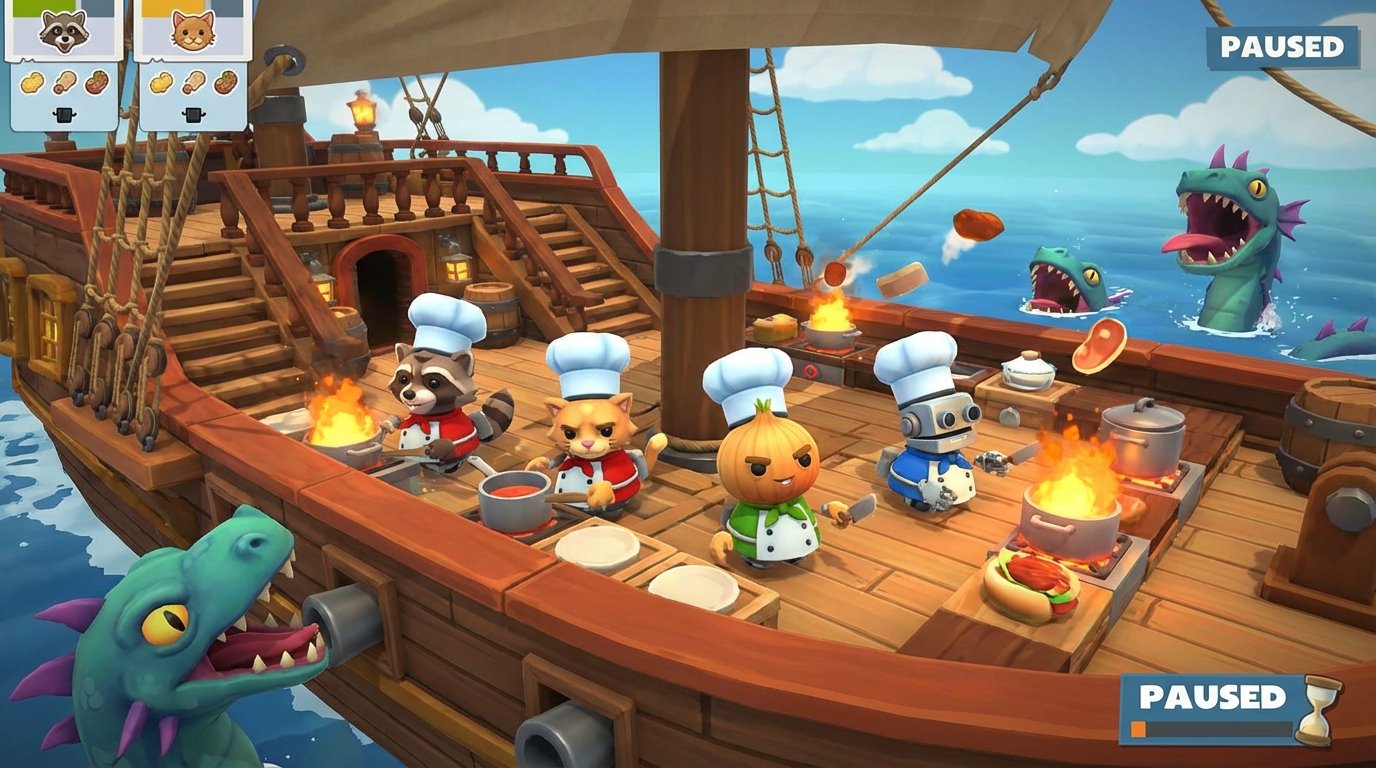Select the sausage ingredient icon on raccoon's recipe
Image resolution: width=1376 pixels, height=768 pixels.
[x=64, y=81]
